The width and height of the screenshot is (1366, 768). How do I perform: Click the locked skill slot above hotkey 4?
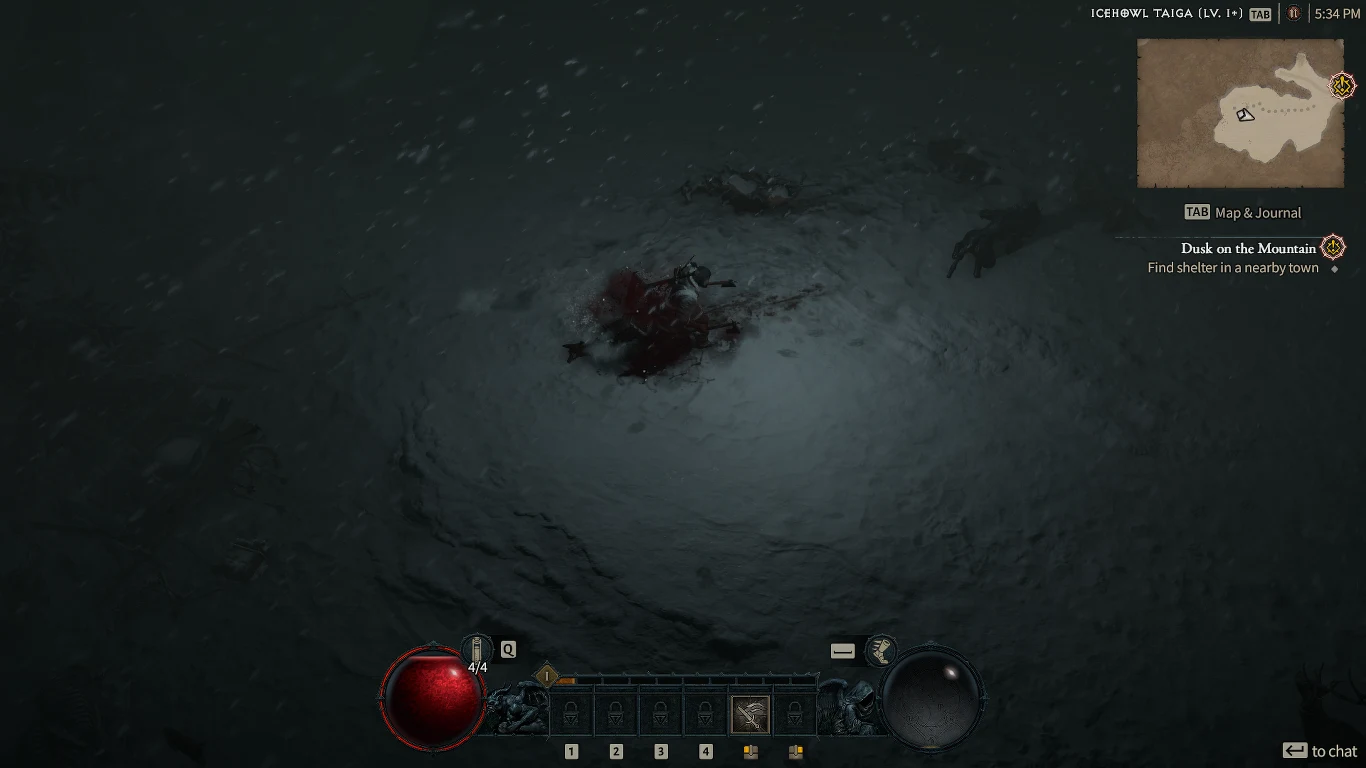[705, 713]
